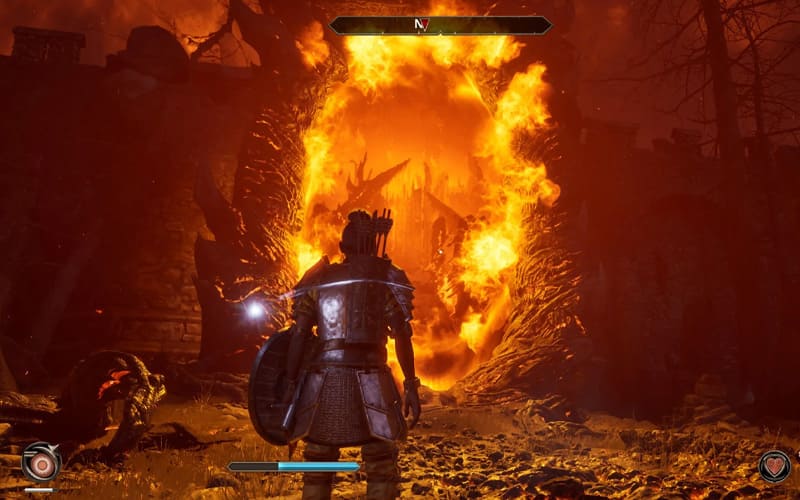800x500 pixels.
Task: Select the round target ability icon
Action: (x=41, y=463)
